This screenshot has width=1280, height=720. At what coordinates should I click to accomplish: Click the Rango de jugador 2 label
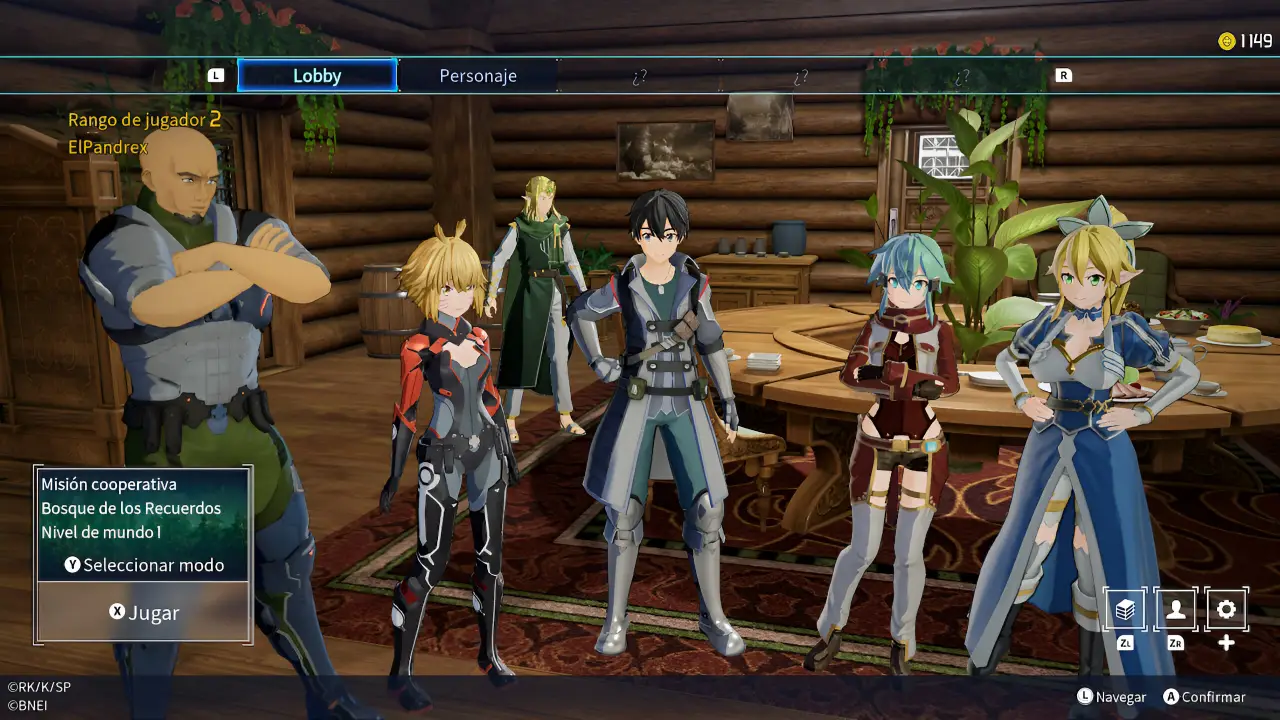coord(144,119)
